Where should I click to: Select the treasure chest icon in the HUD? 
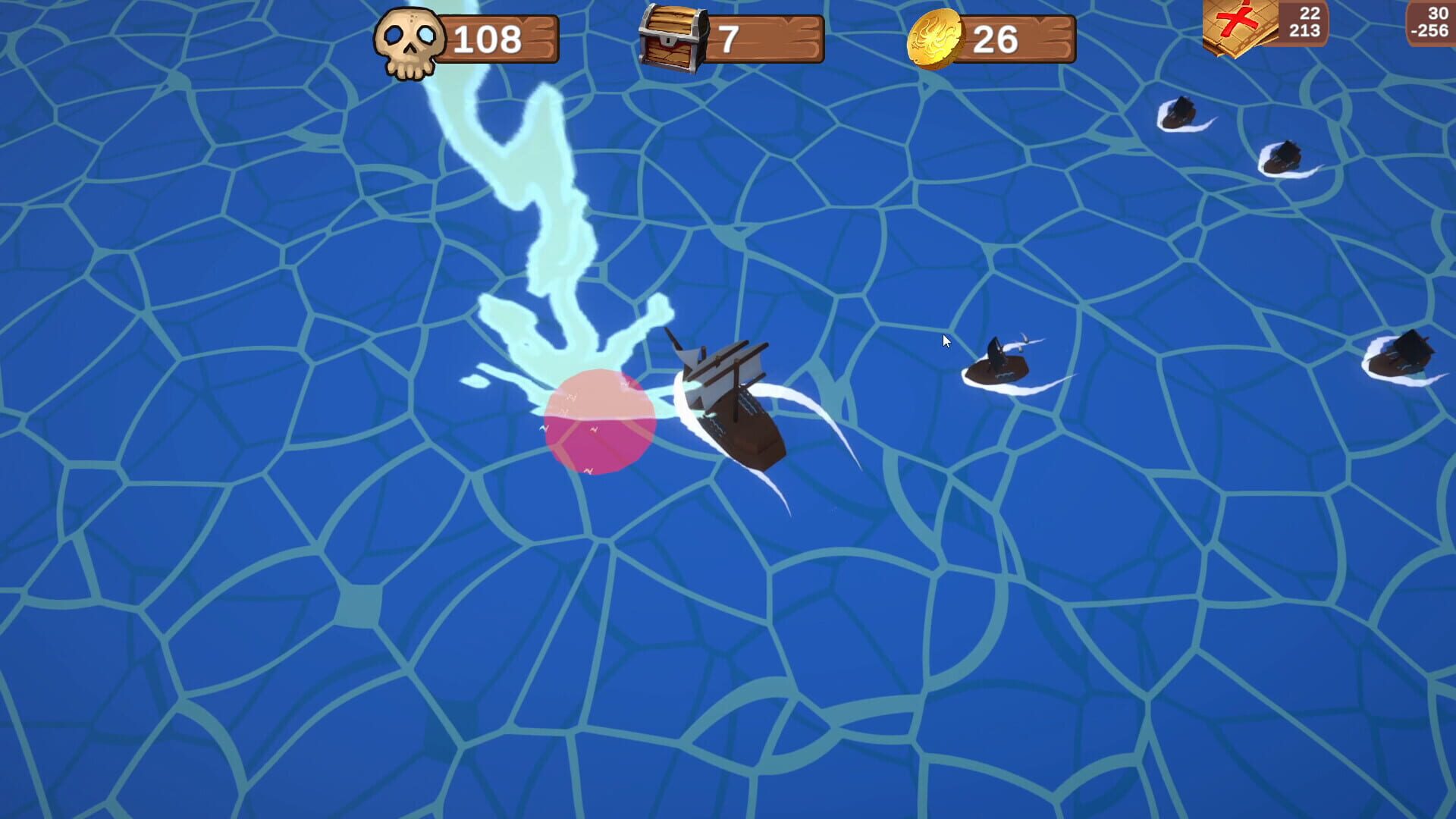tap(673, 36)
